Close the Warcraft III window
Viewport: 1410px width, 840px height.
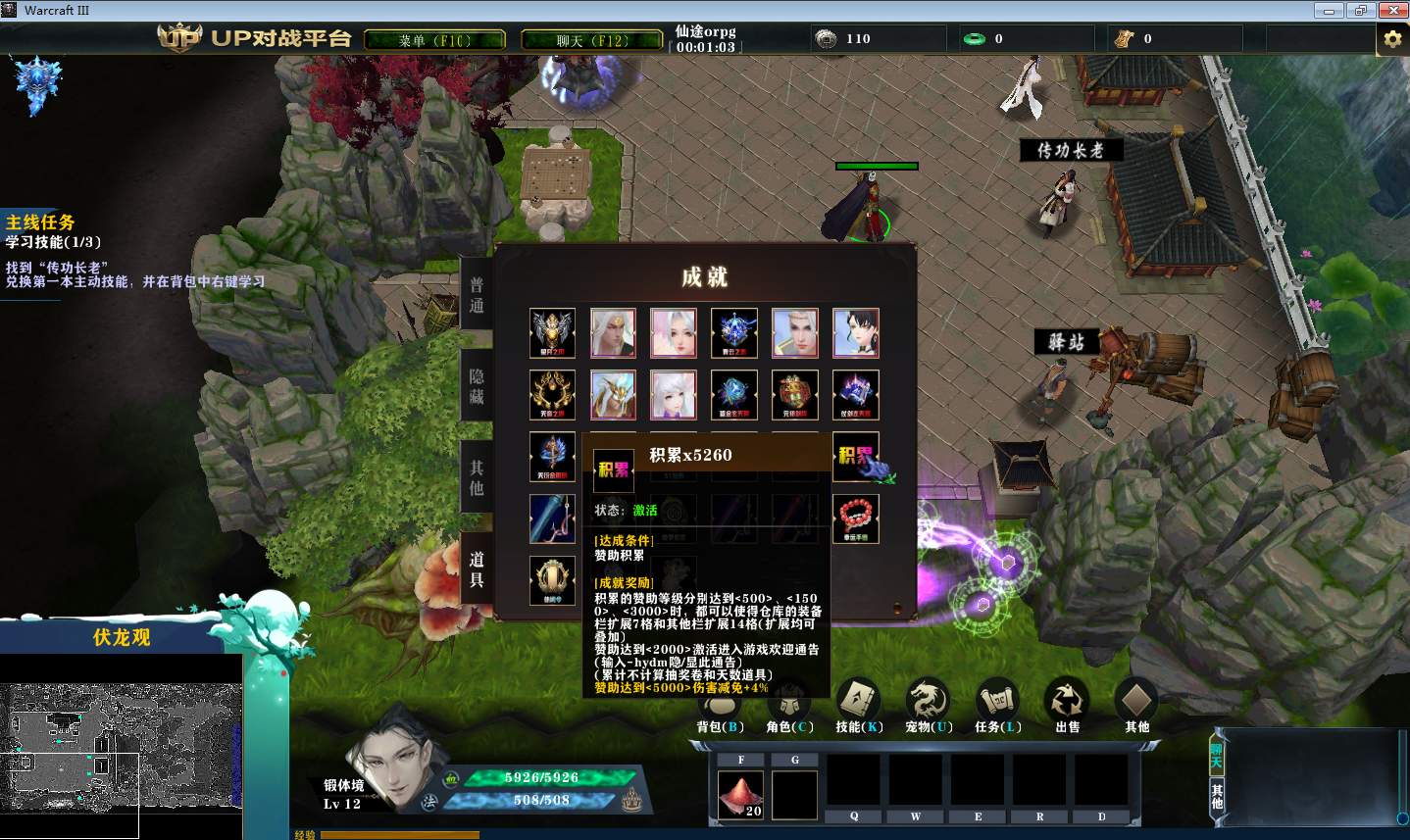click(x=1392, y=11)
